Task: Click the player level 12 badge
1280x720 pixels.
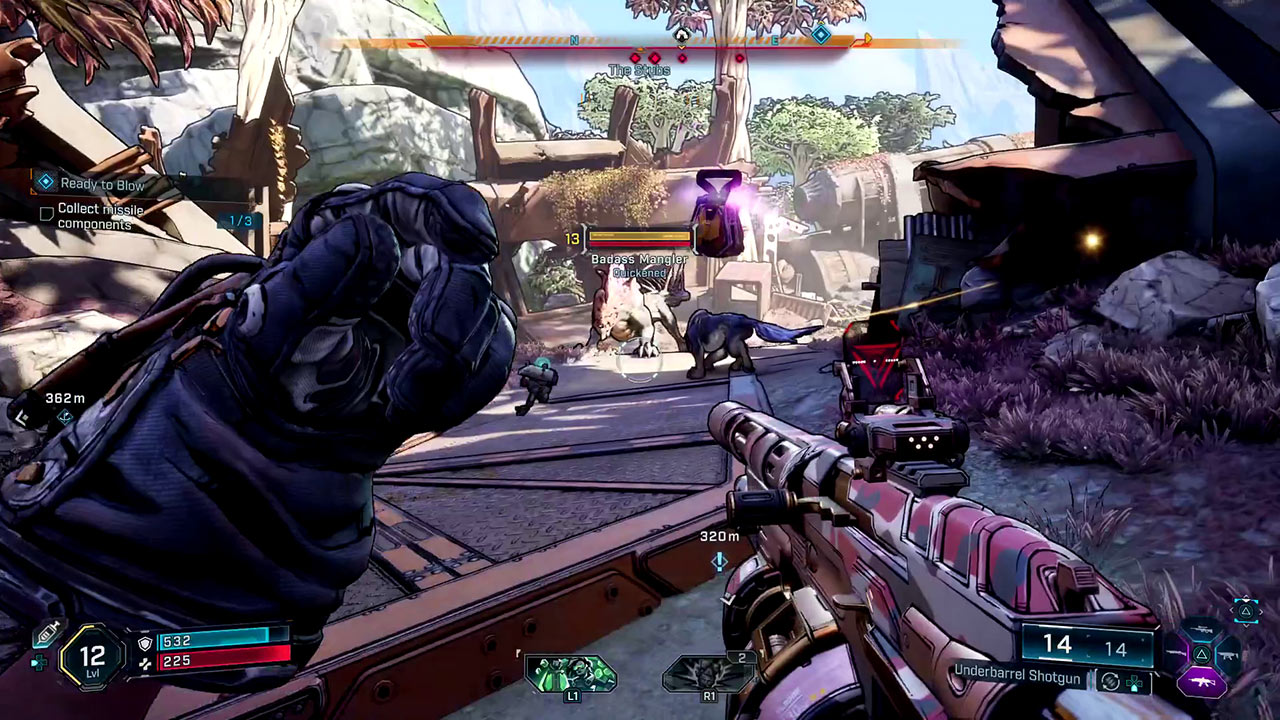Action: pos(92,657)
